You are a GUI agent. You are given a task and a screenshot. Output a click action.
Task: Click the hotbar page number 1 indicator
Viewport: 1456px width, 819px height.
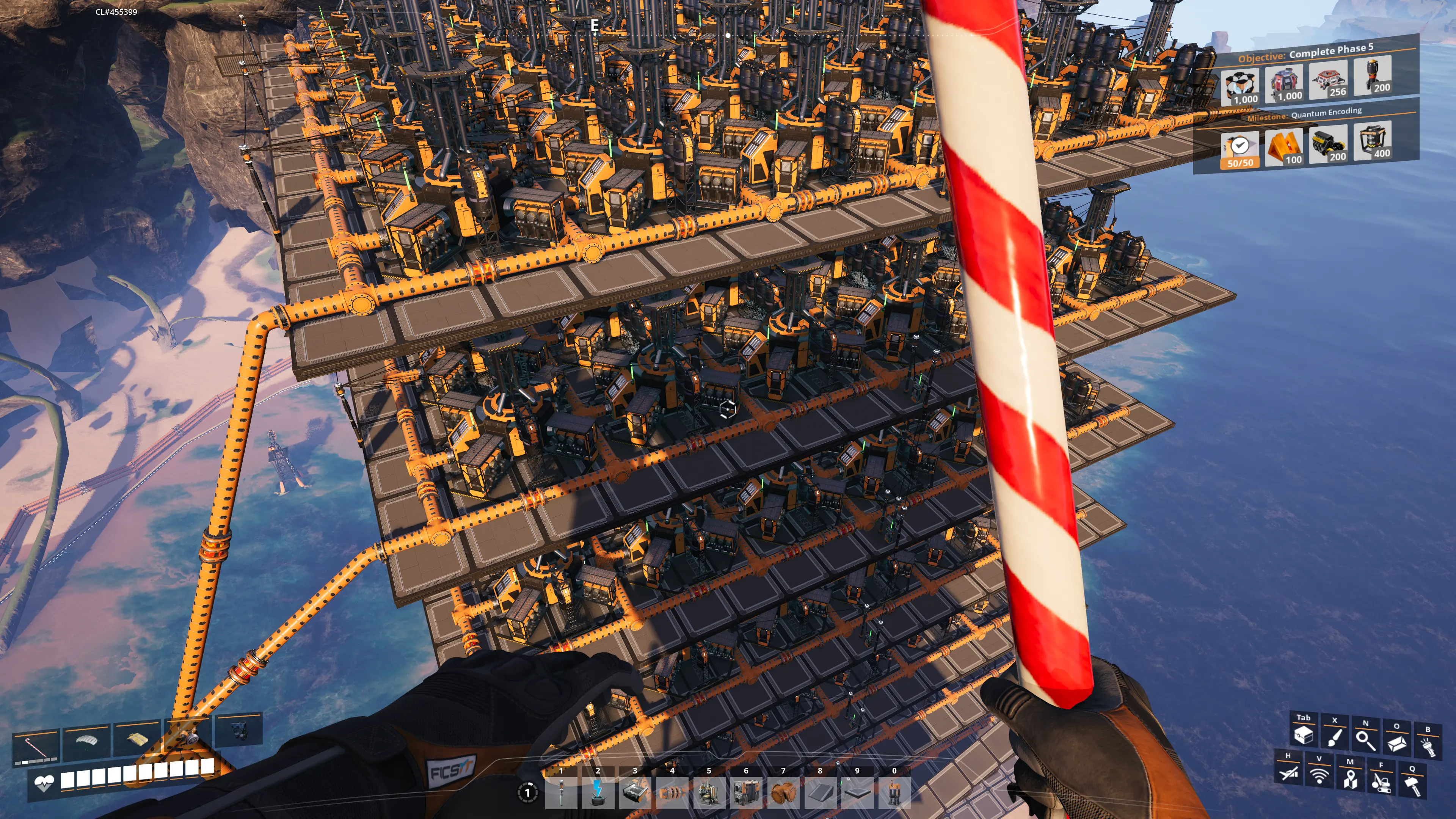[x=527, y=792]
